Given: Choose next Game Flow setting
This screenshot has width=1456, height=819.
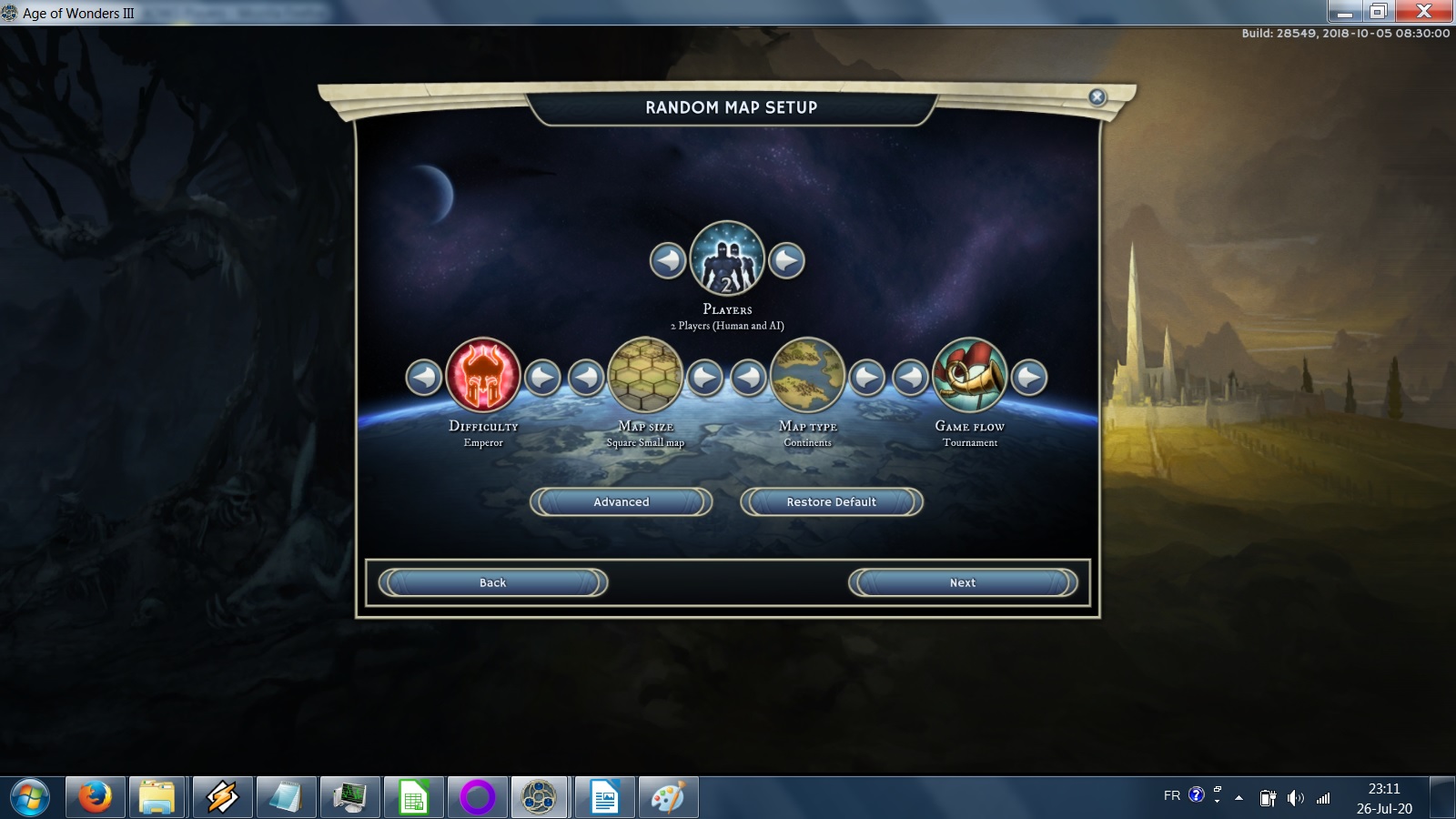Looking at the screenshot, I should 1029,377.
